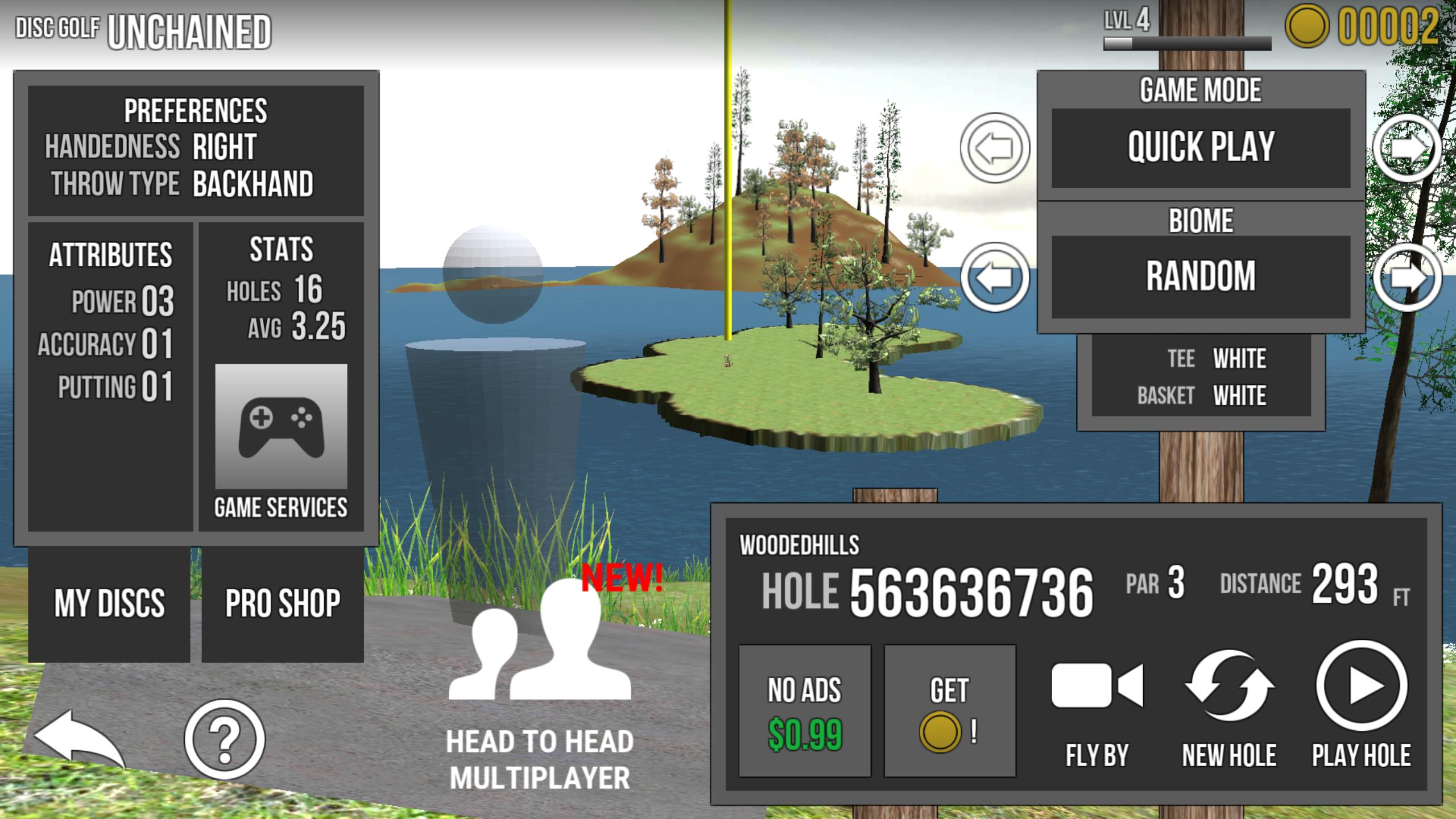Screen dimensions: 1456x819
Task: Change the Basket color setting
Action: coord(1239,396)
